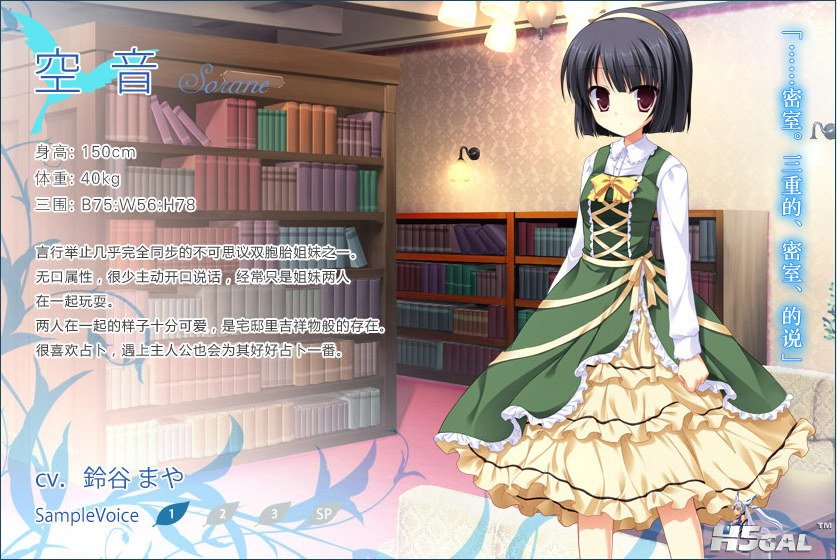Play sample voice 2
This screenshot has height=560, width=837.
(x=222, y=515)
